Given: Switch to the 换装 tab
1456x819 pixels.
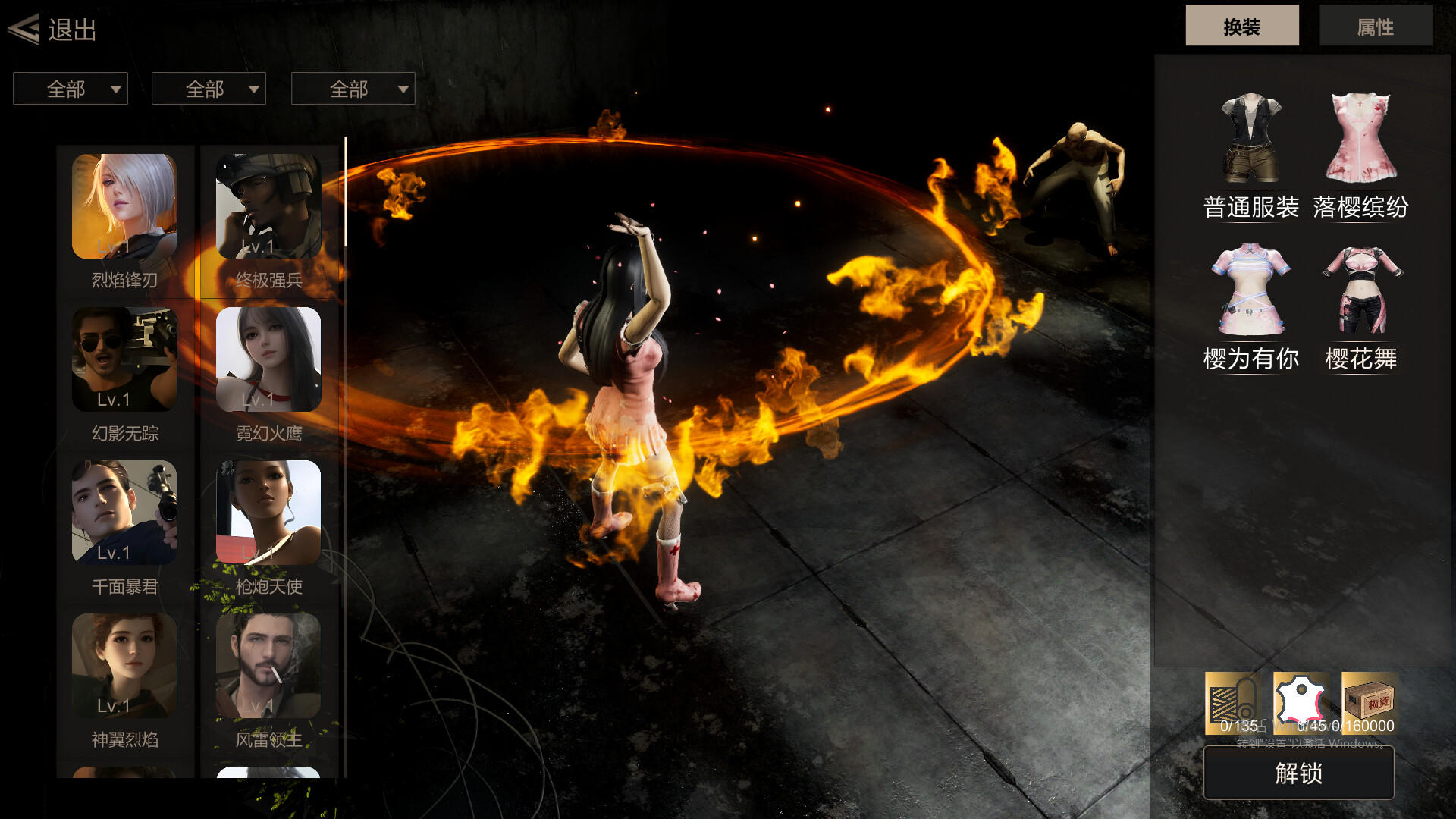Looking at the screenshot, I should tap(1241, 27).
